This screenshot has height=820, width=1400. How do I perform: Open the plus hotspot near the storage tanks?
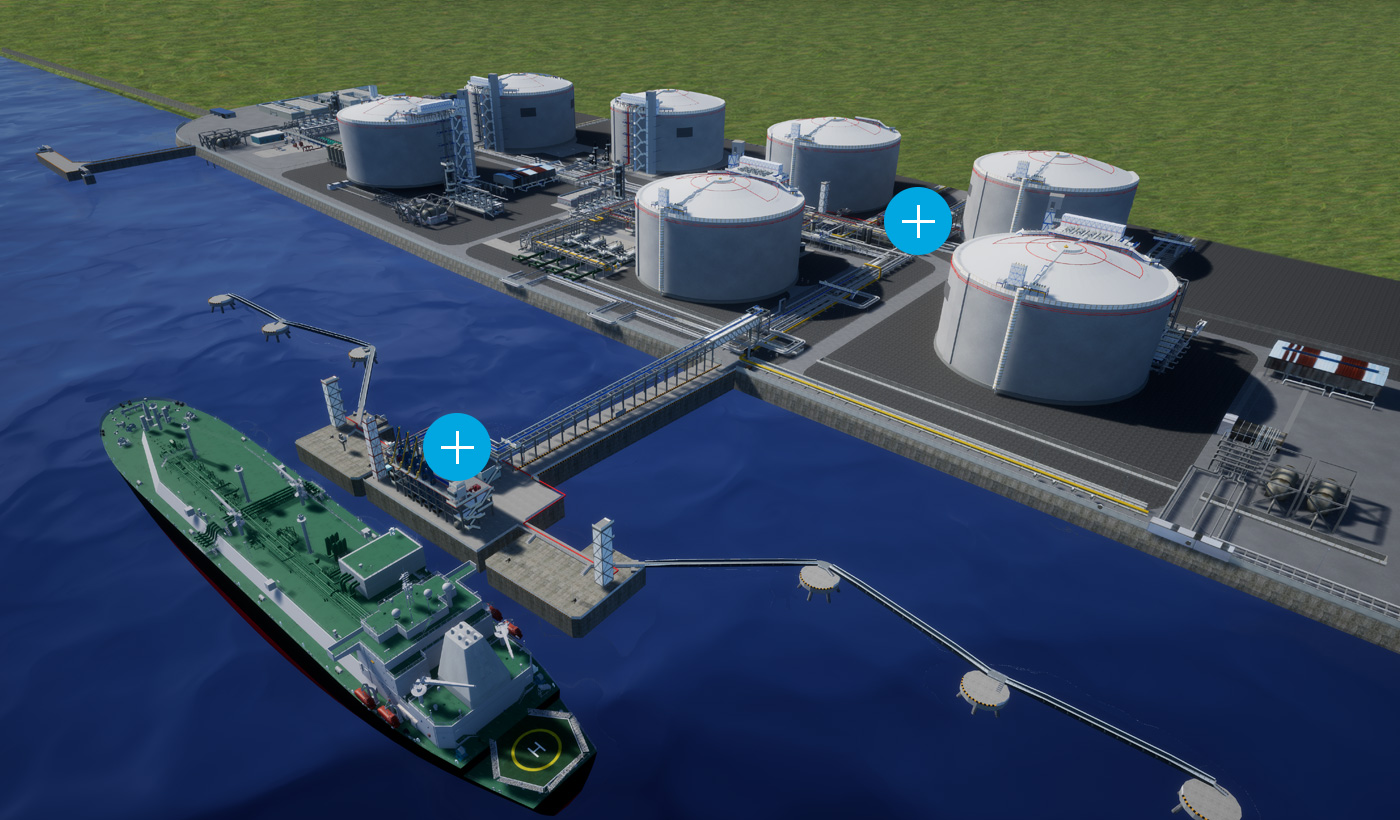point(917,222)
